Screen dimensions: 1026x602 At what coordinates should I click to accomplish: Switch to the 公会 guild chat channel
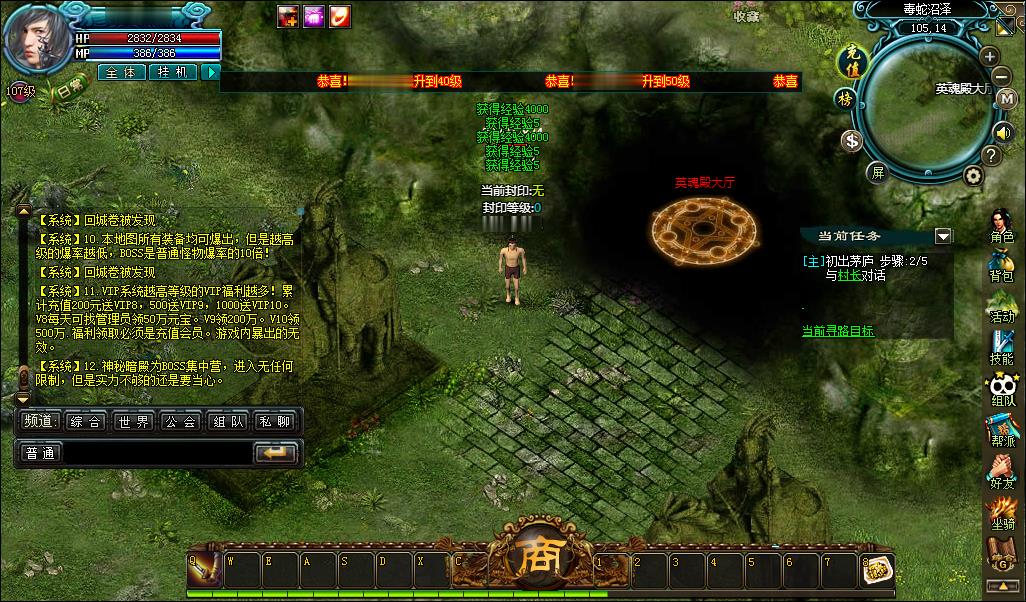181,422
